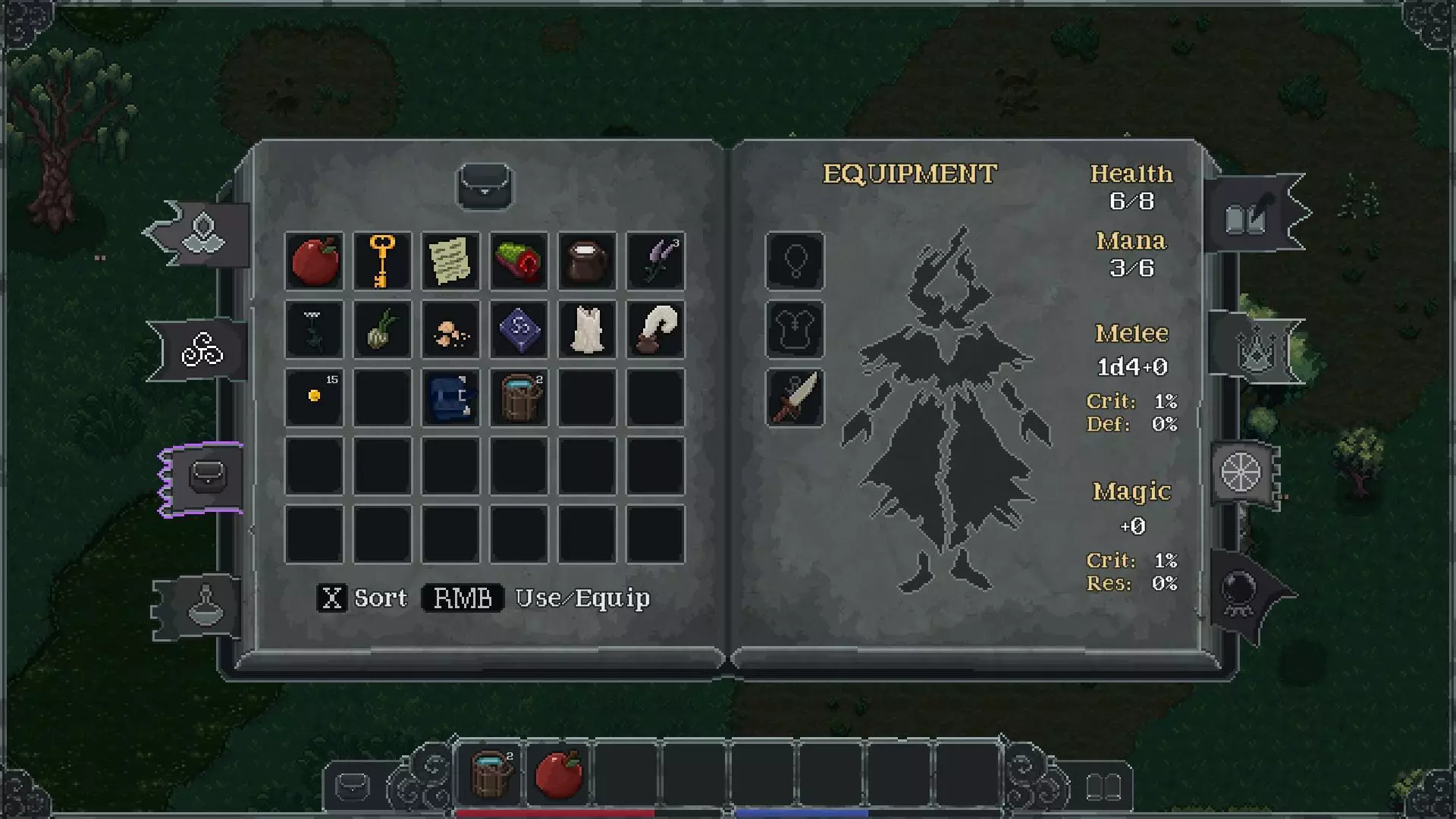The height and width of the screenshot is (819, 1456).
Task: Pick the golden key item
Action: pos(382,261)
